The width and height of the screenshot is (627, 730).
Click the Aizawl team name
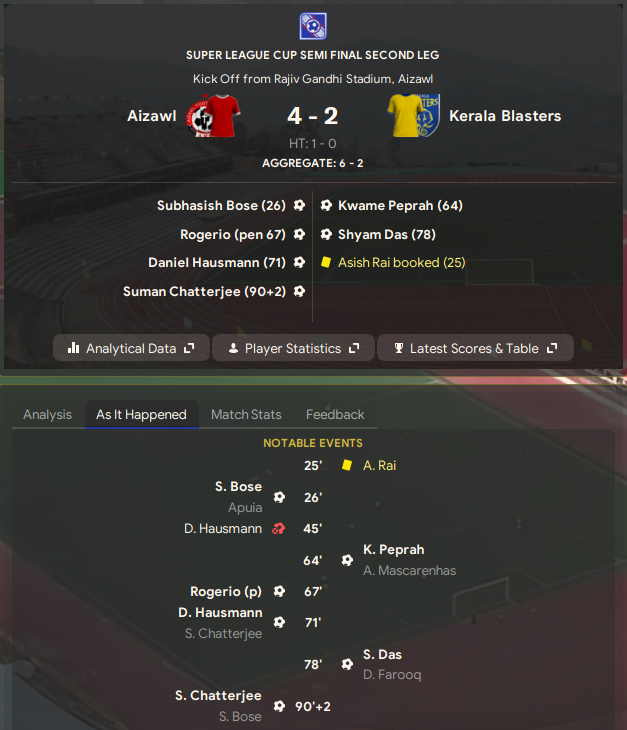pyautogui.click(x=152, y=116)
